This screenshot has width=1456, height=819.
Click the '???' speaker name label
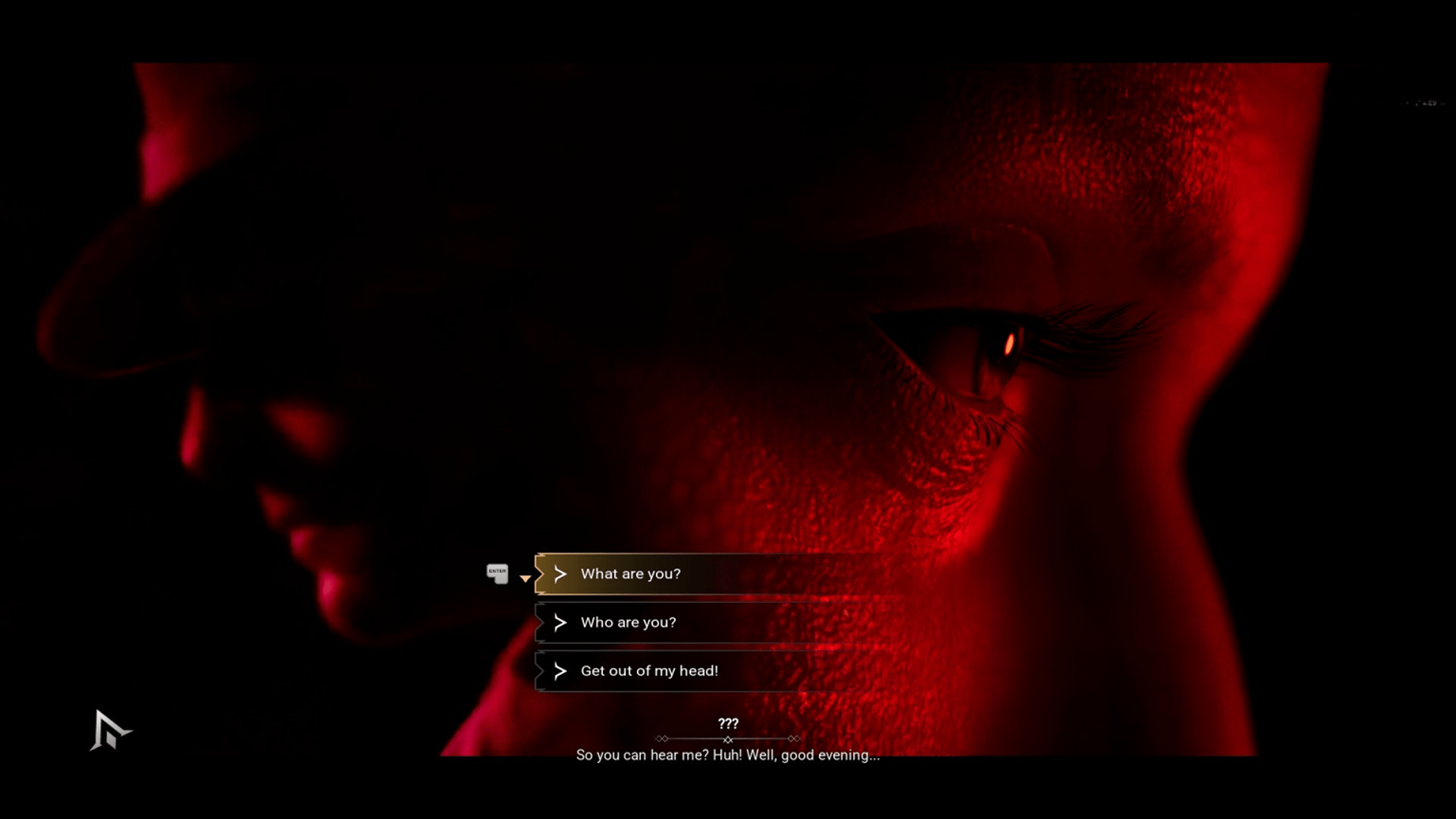pyautogui.click(x=728, y=723)
